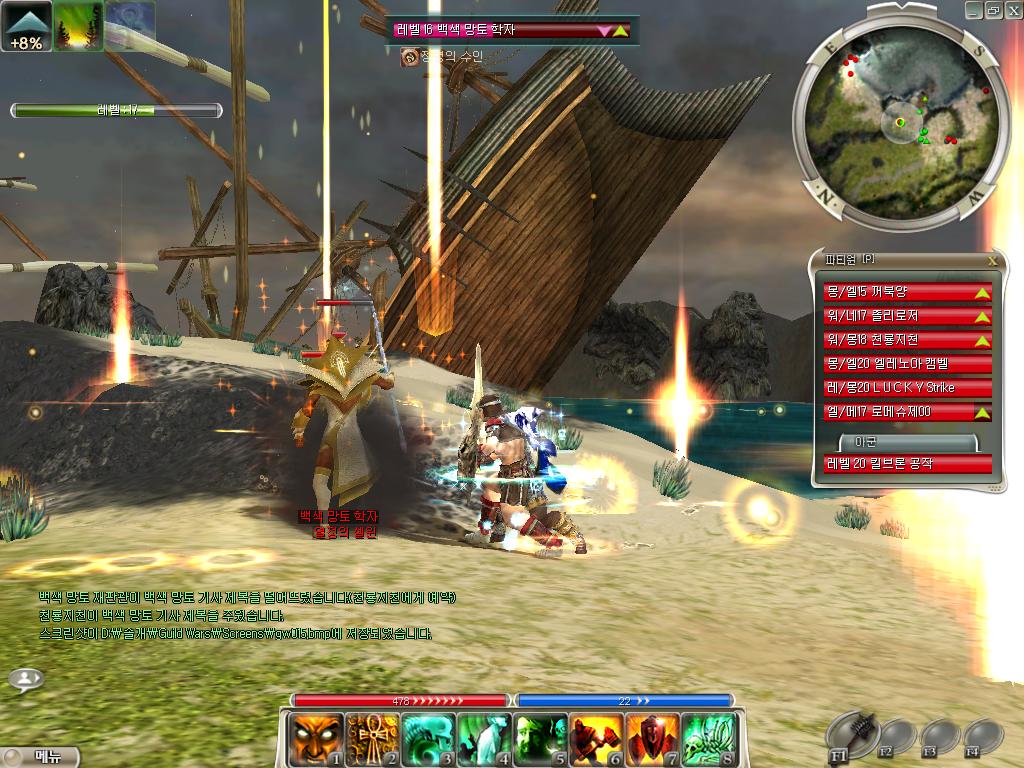Trigger the red hammer warrior skill in slot 6
The image size is (1024, 768).
tap(598, 740)
